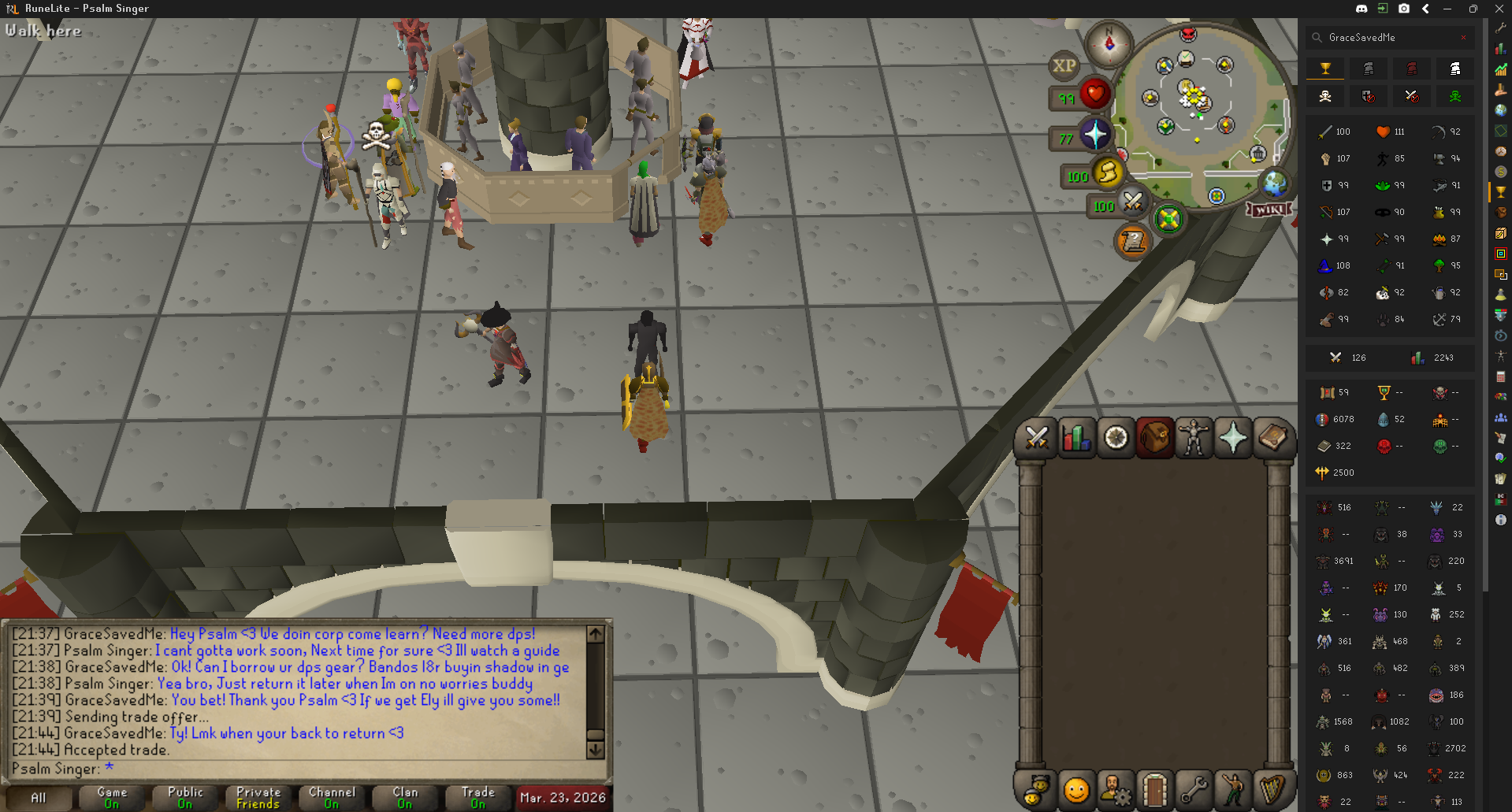The height and width of the screenshot is (812, 1512).
Task: Toggle run using the run energy orb
Action: point(1107,172)
